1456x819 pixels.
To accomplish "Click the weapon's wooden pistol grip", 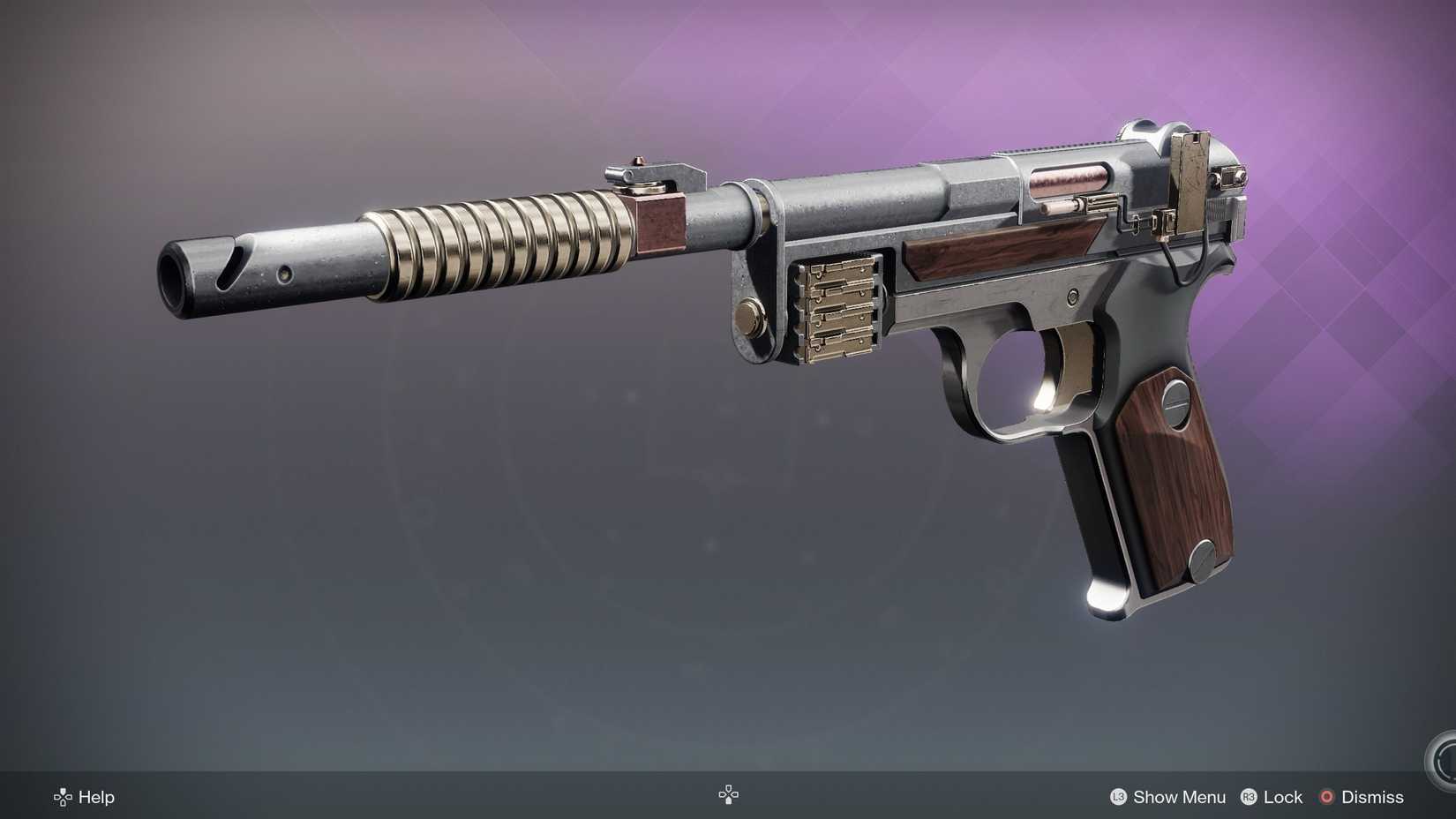I will (x=1165, y=485).
